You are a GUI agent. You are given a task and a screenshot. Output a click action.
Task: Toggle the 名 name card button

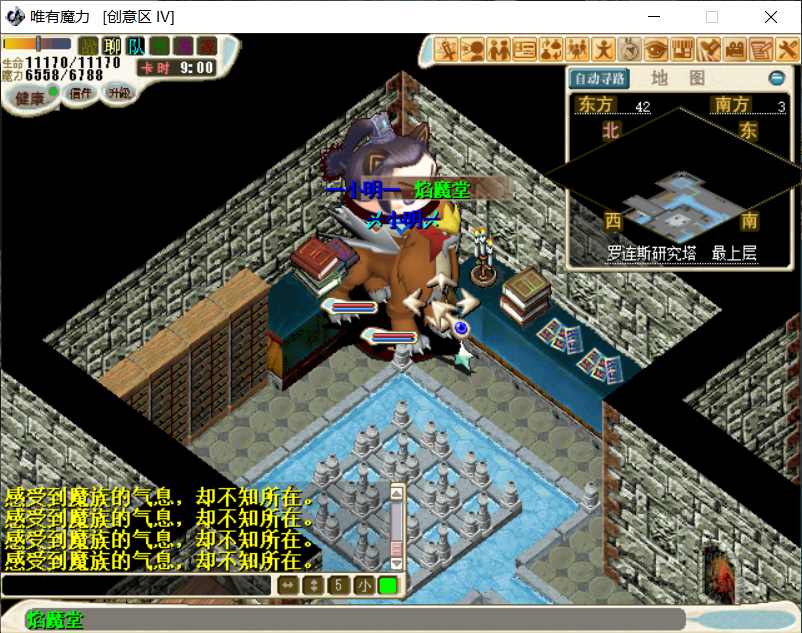pos(159,46)
